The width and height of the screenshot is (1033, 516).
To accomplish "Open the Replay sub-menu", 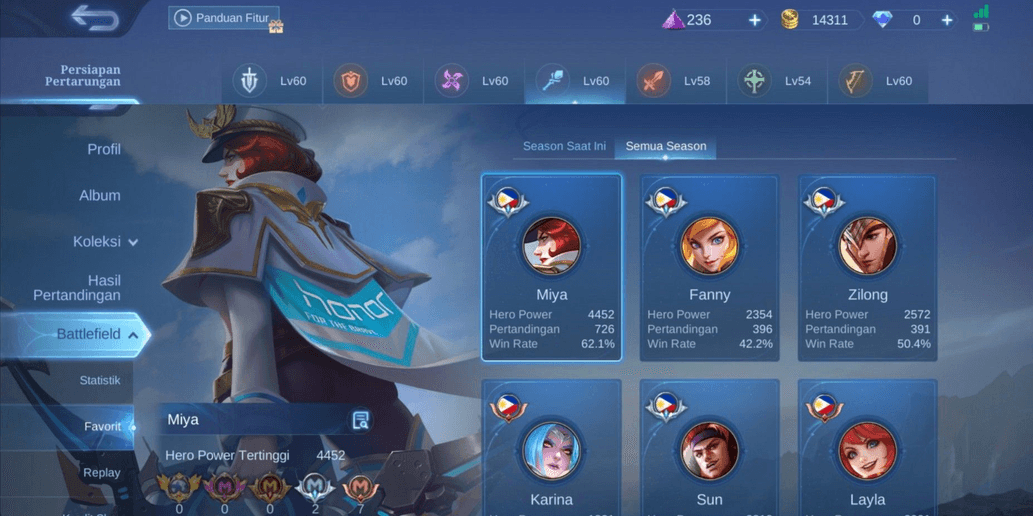I will [101, 472].
